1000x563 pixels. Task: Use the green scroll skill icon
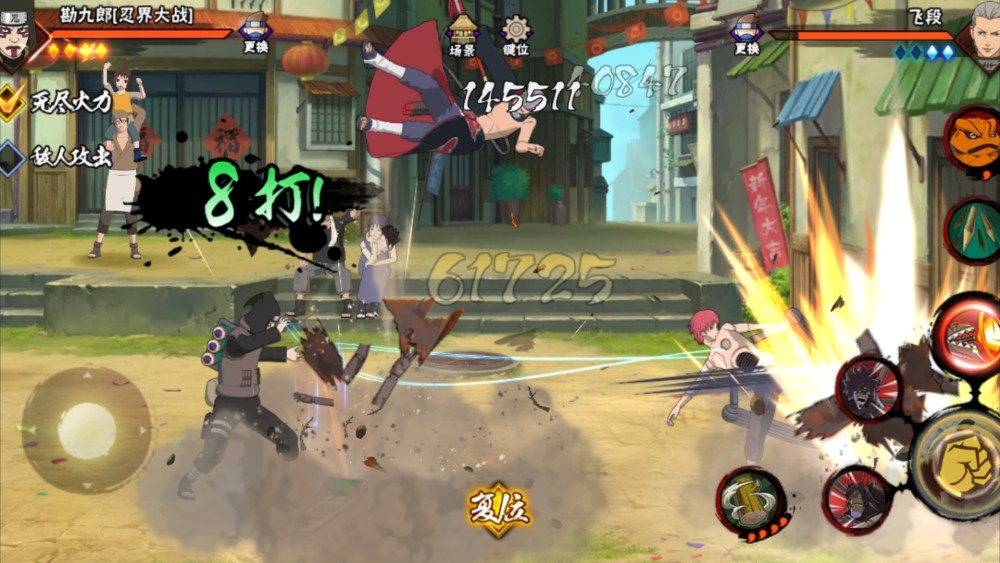click(973, 231)
